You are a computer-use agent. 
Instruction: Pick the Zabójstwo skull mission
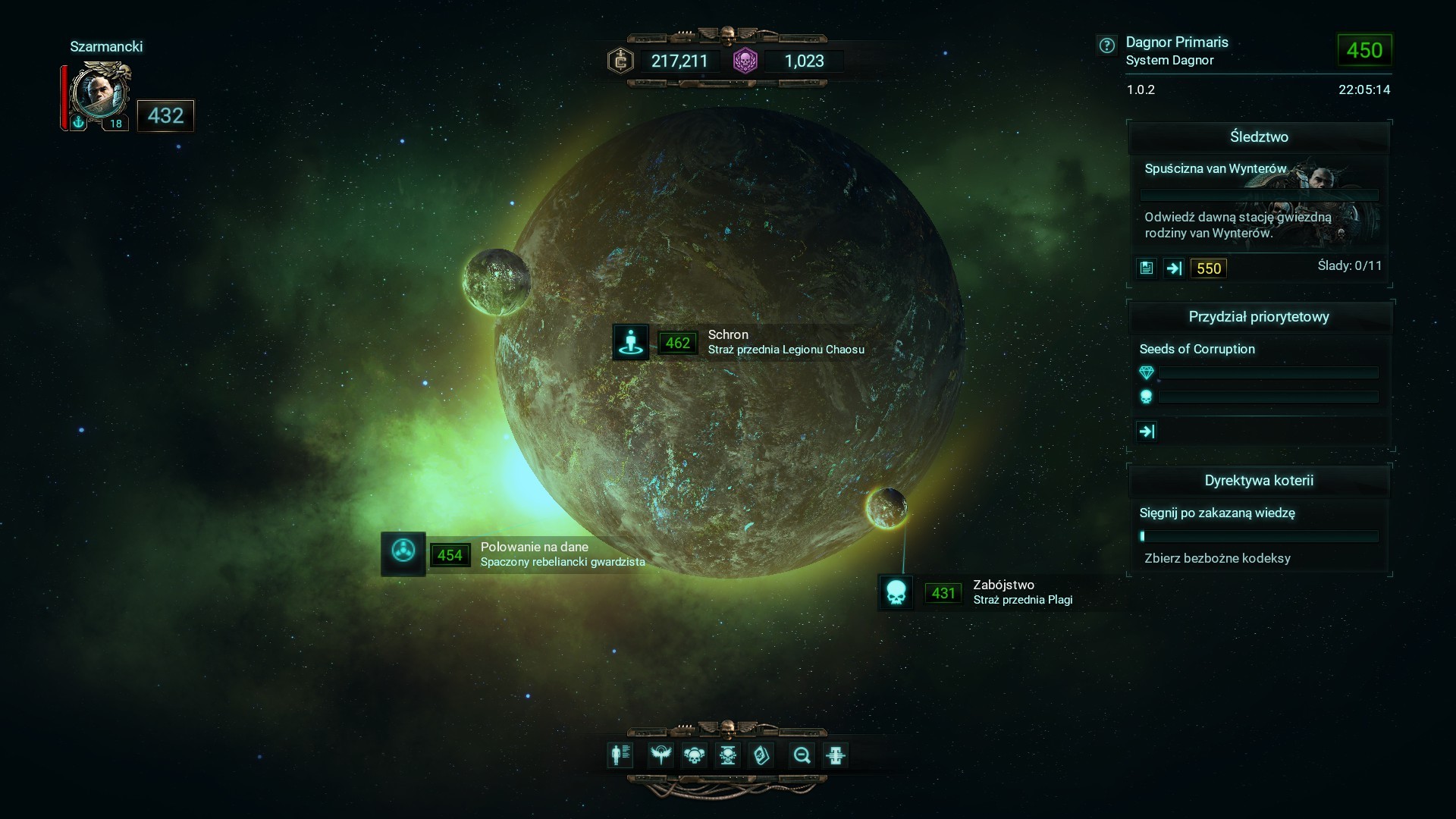896,592
